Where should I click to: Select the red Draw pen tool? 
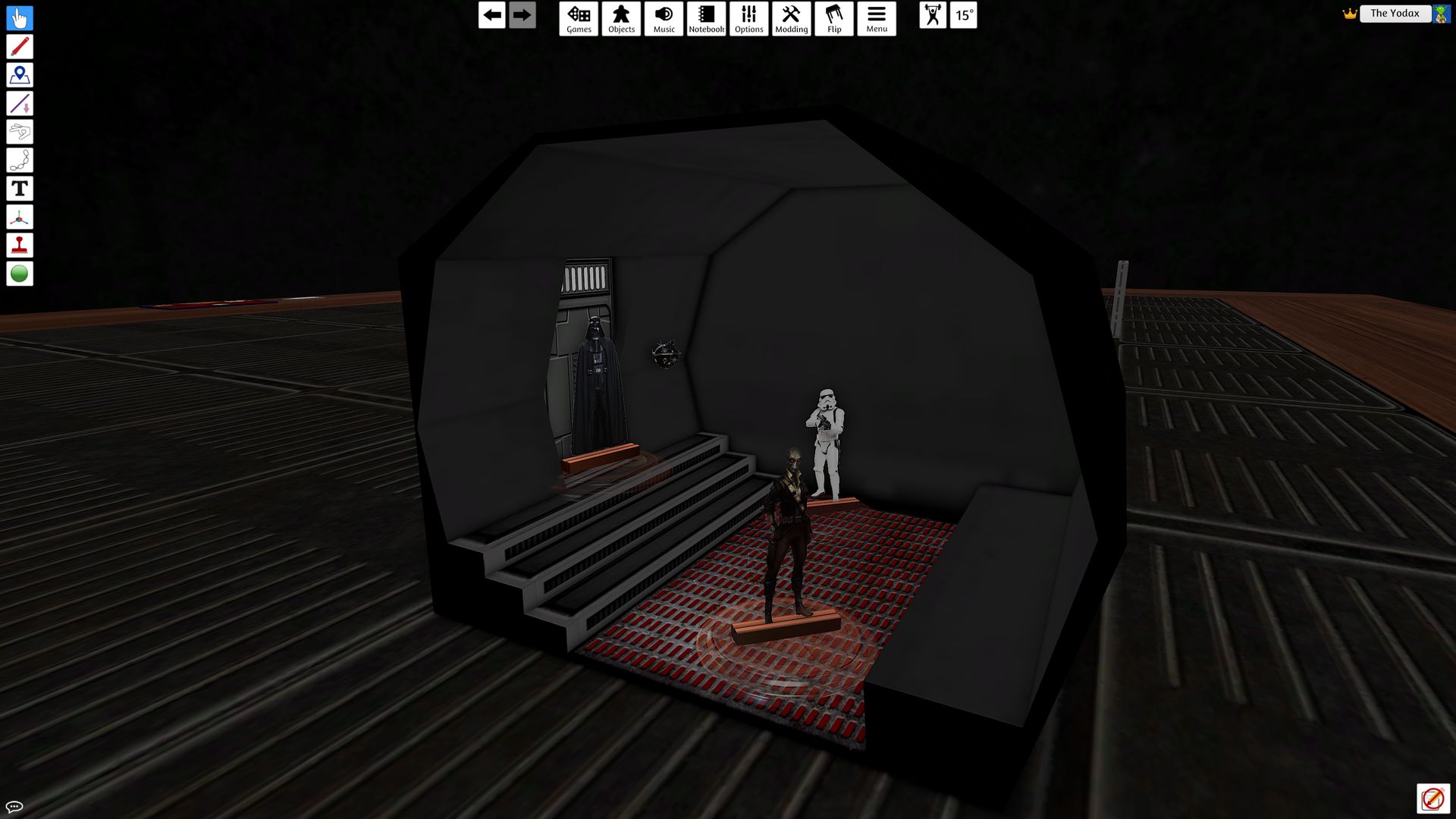click(20, 46)
